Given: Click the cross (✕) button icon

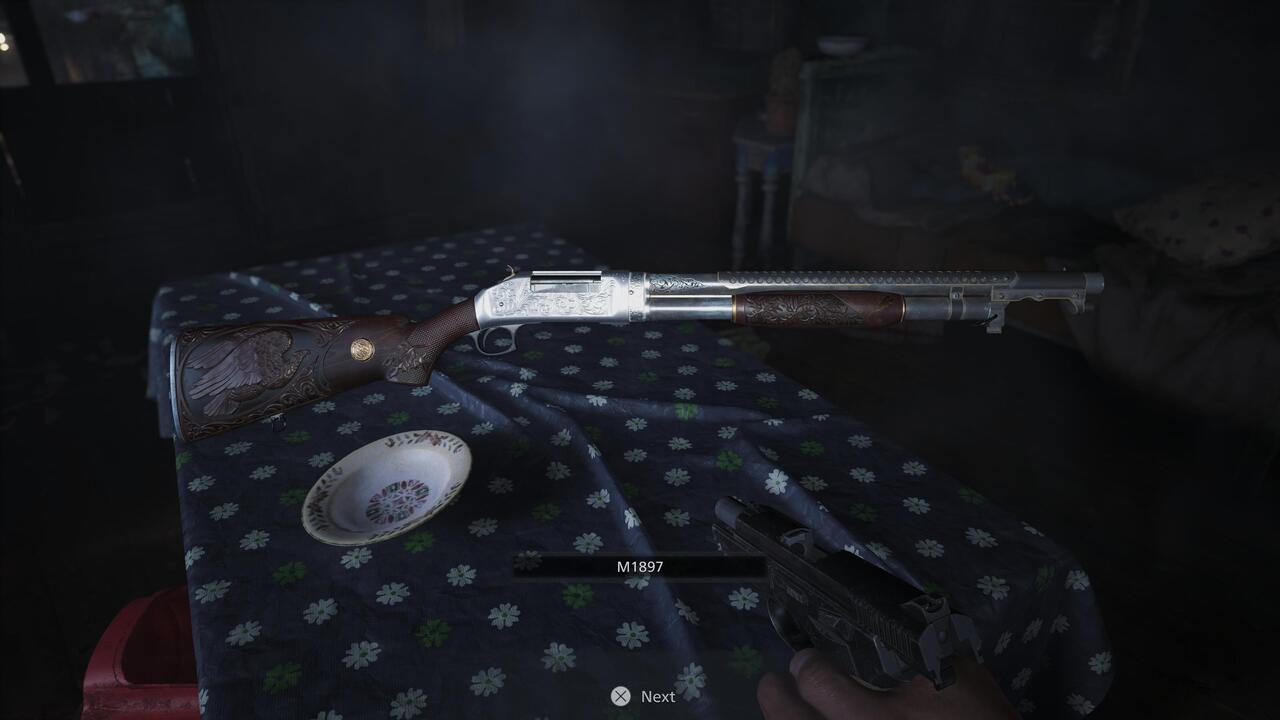Looking at the screenshot, I should tap(620, 697).
